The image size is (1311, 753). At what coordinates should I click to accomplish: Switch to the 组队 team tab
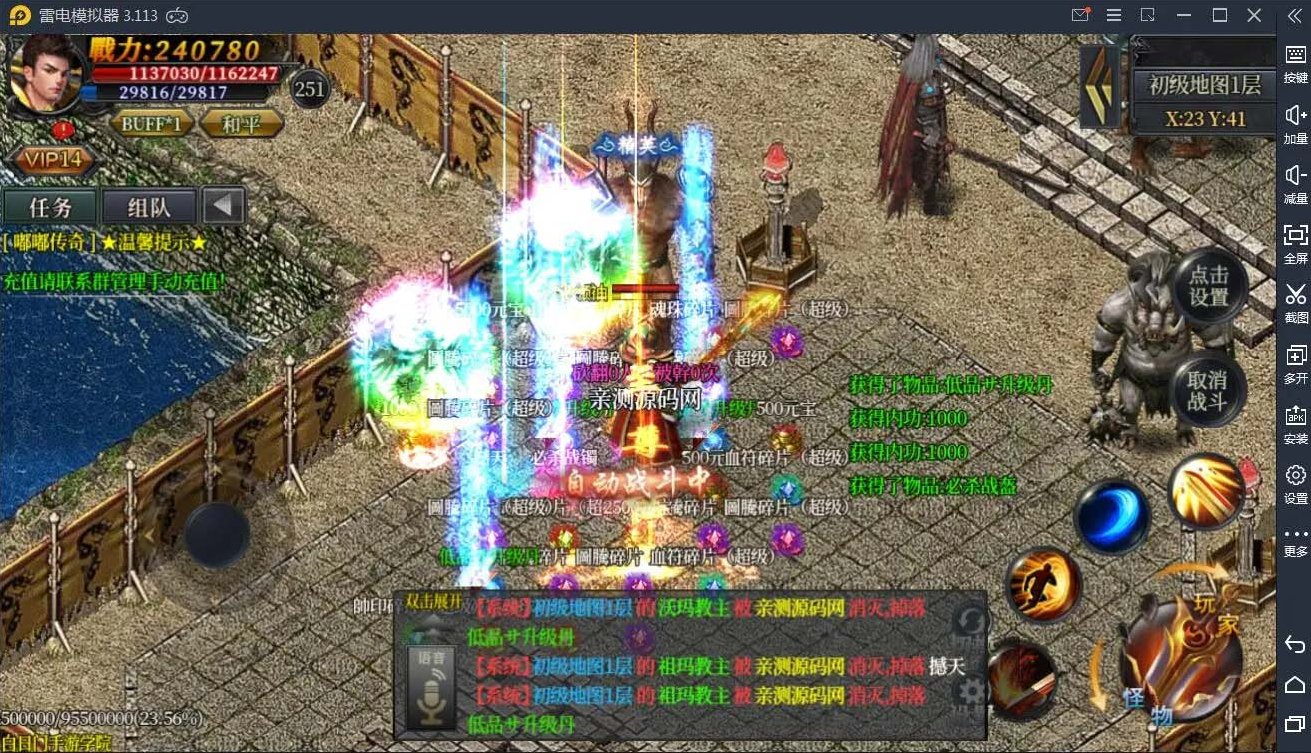149,208
